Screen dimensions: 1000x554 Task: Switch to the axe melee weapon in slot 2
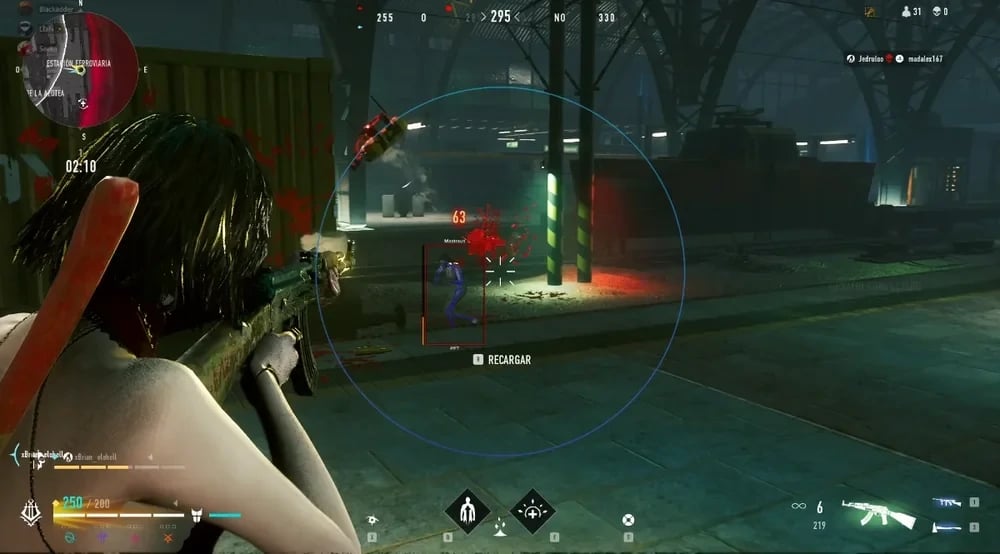[946, 527]
